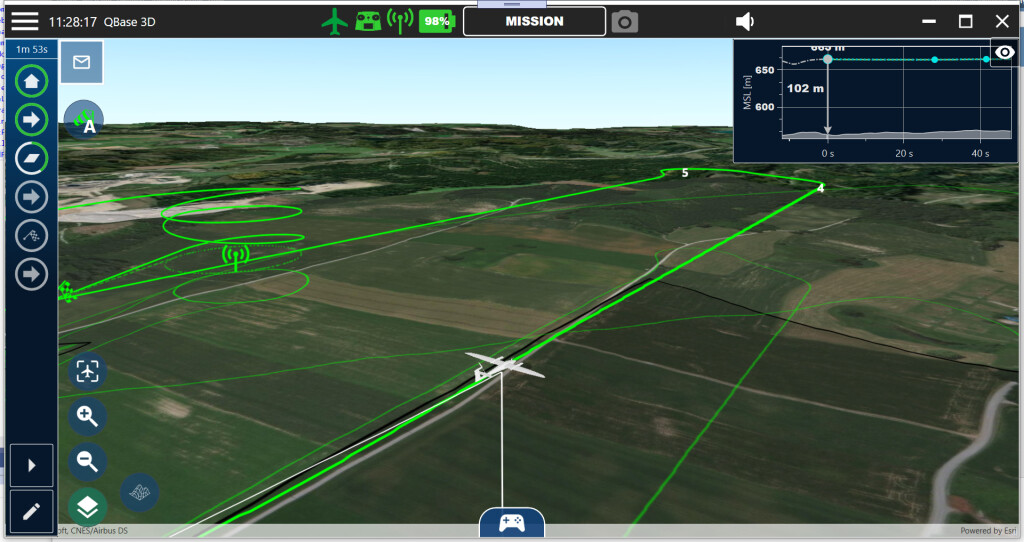Click the green remote controller status icon

pos(368,21)
